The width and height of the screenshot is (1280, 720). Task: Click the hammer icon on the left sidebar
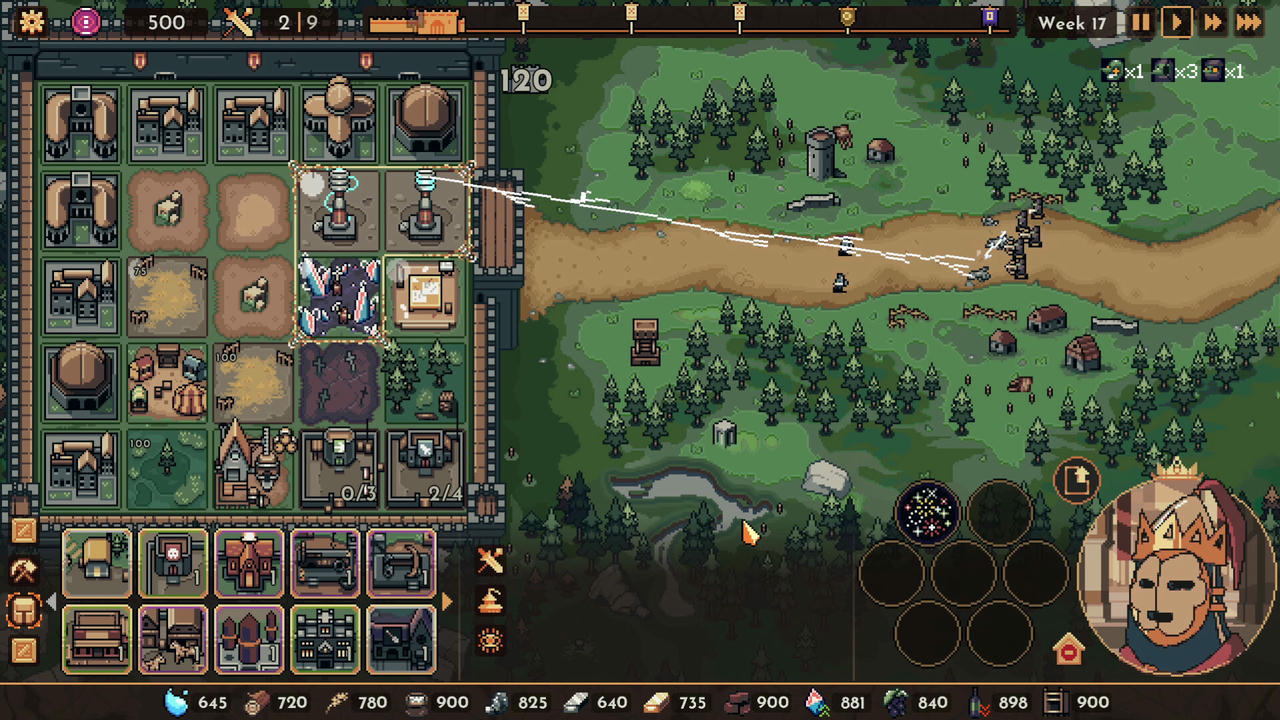click(24, 567)
